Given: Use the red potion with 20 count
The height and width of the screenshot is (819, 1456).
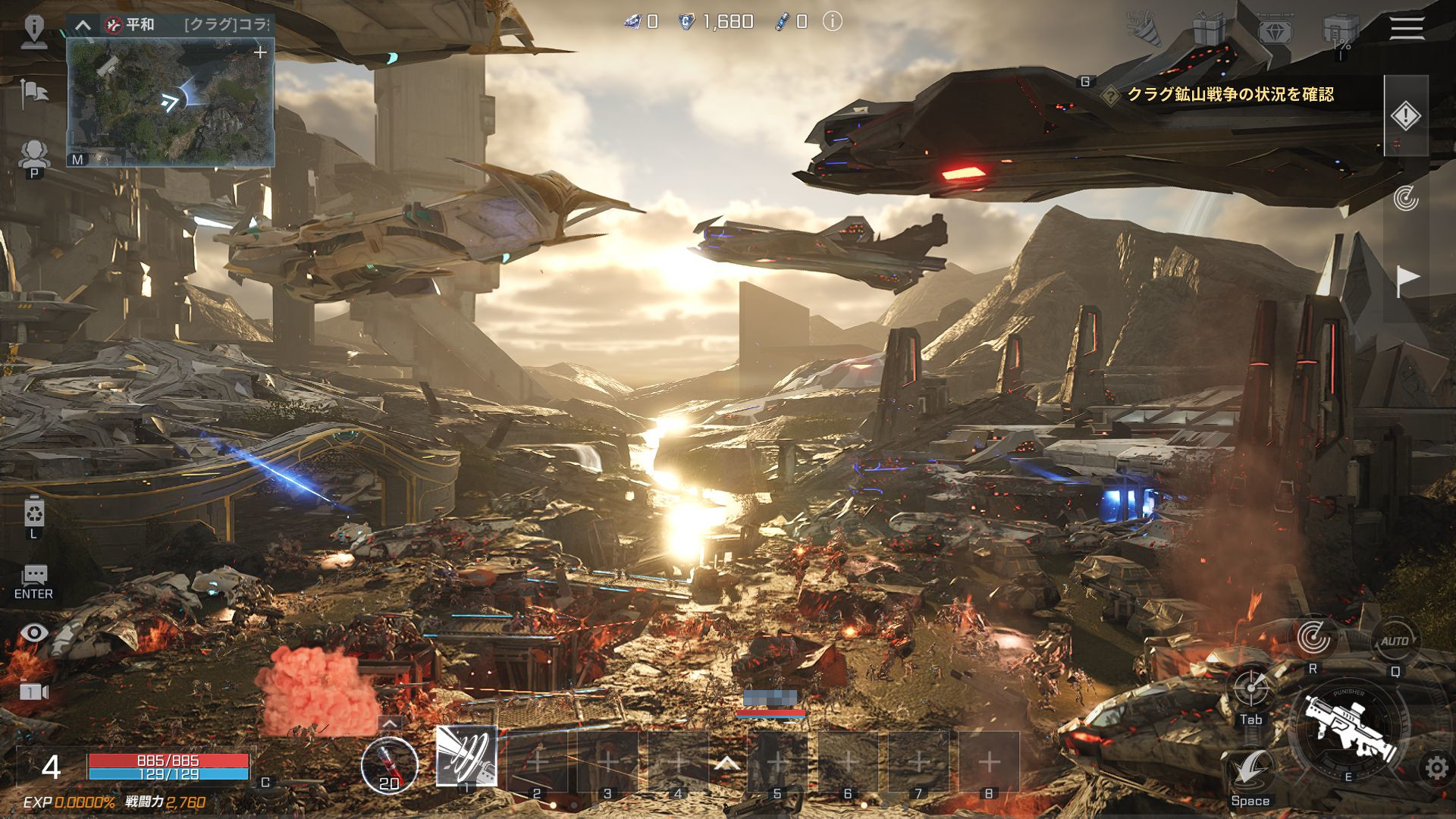Looking at the screenshot, I should [x=389, y=764].
